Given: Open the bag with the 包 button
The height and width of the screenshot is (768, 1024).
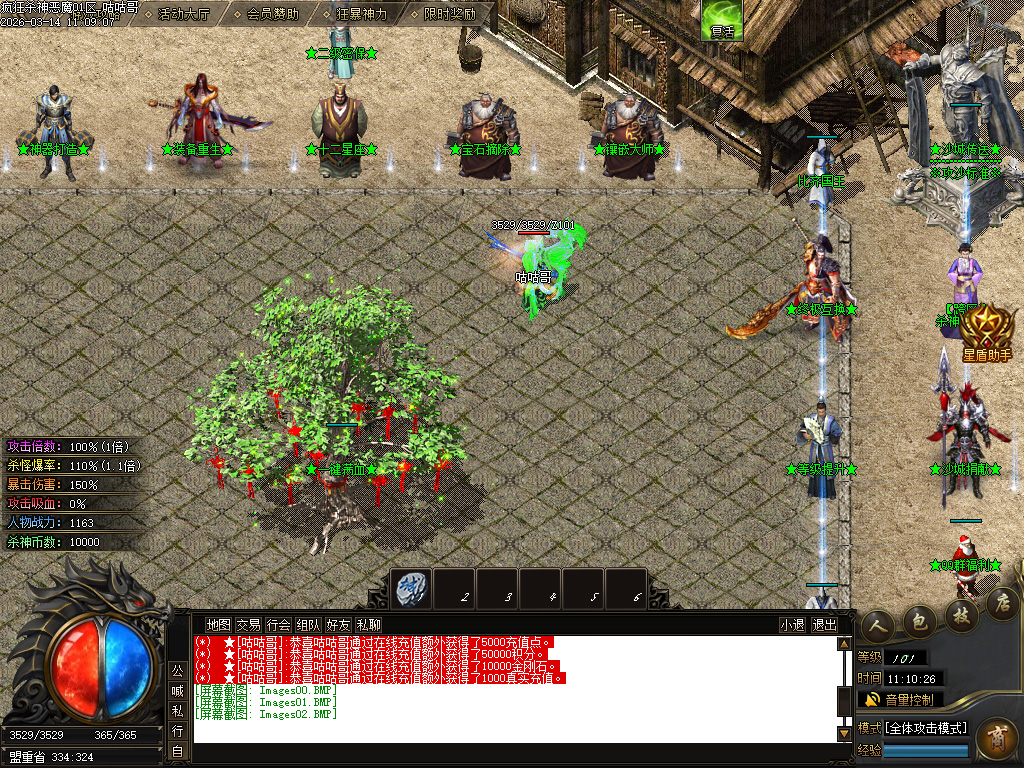Looking at the screenshot, I should point(920,620).
